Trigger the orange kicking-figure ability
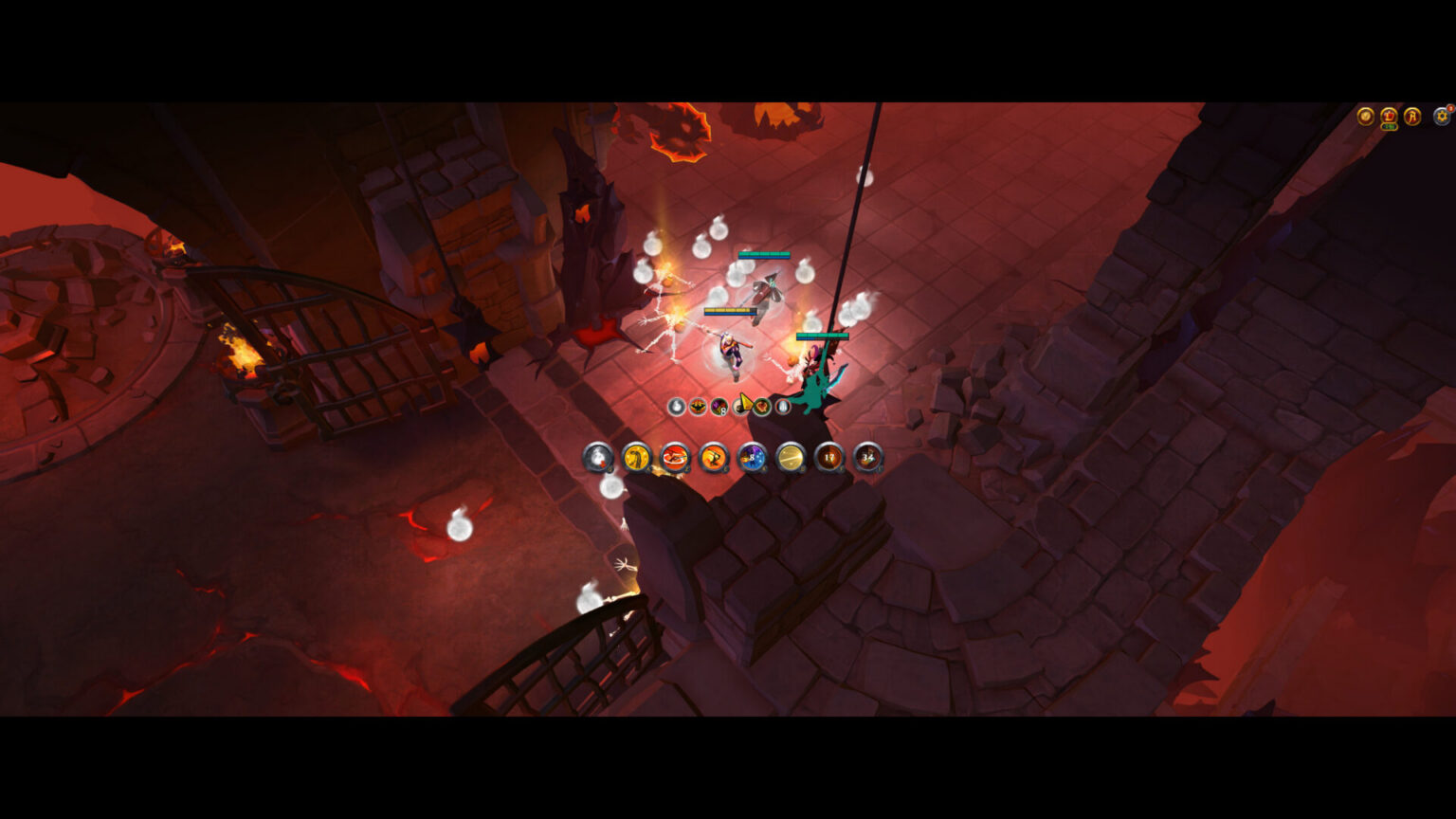Screen dimensions: 1456x819 point(714,458)
